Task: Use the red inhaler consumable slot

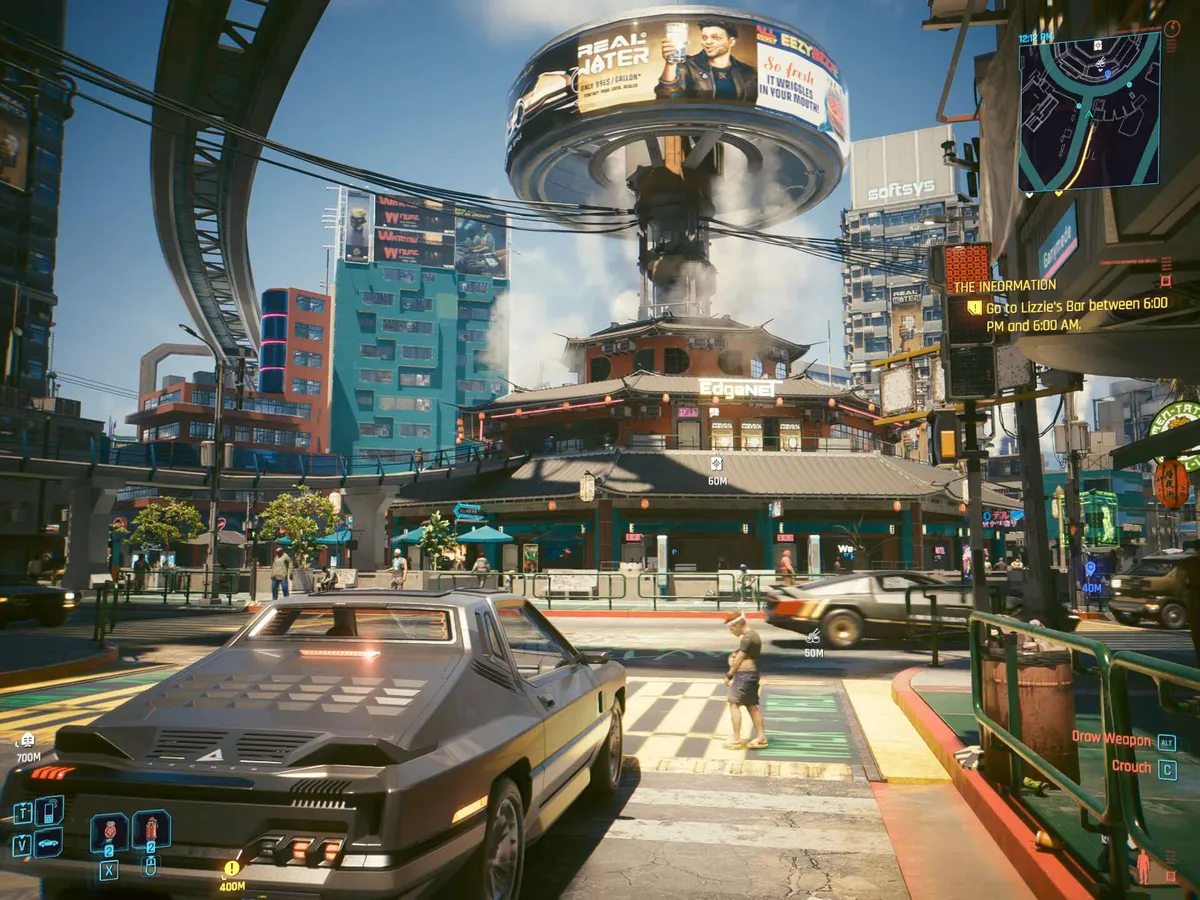Action: (x=109, y=832)
